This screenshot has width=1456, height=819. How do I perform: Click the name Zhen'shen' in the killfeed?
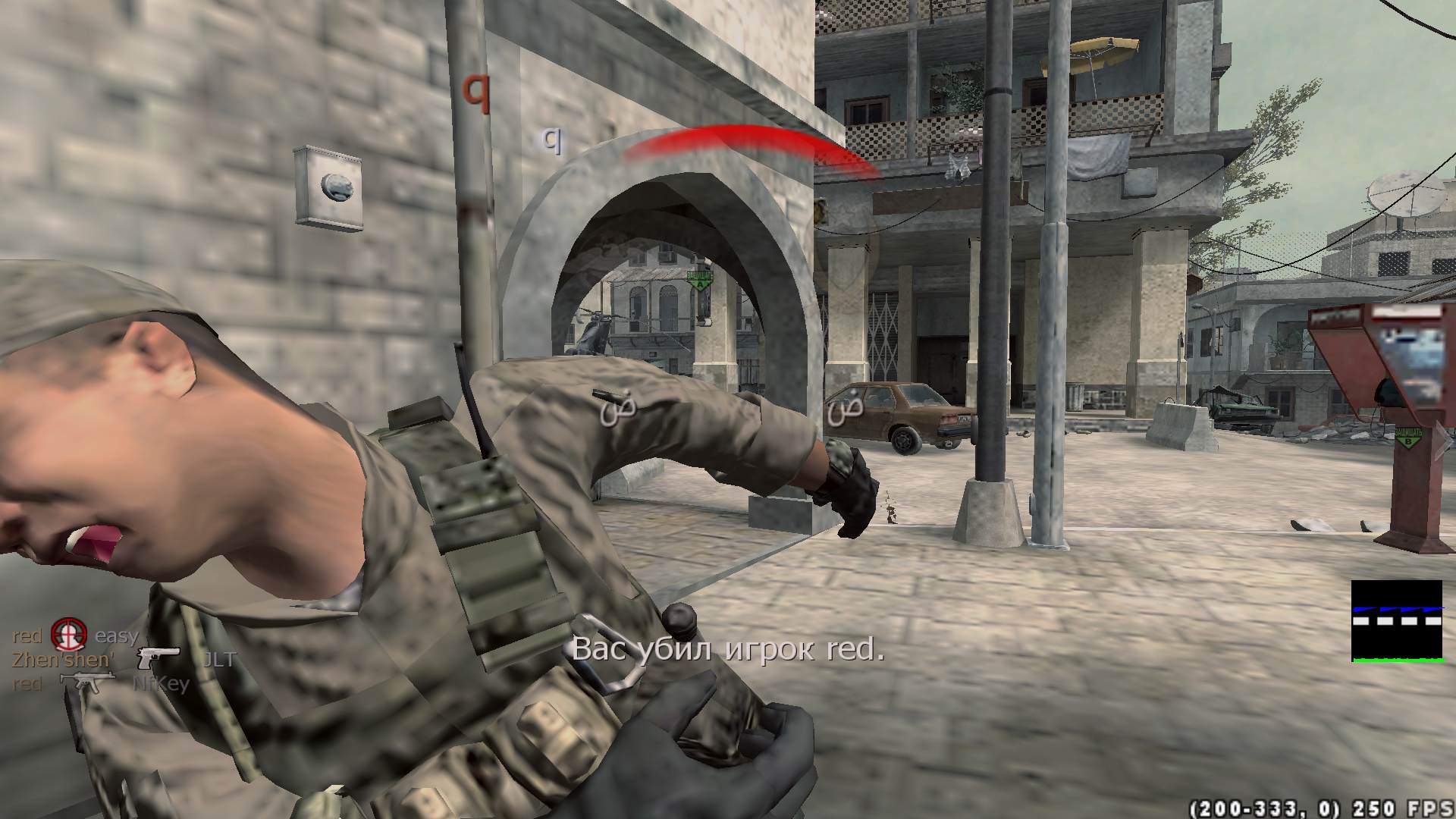[62, 658]
